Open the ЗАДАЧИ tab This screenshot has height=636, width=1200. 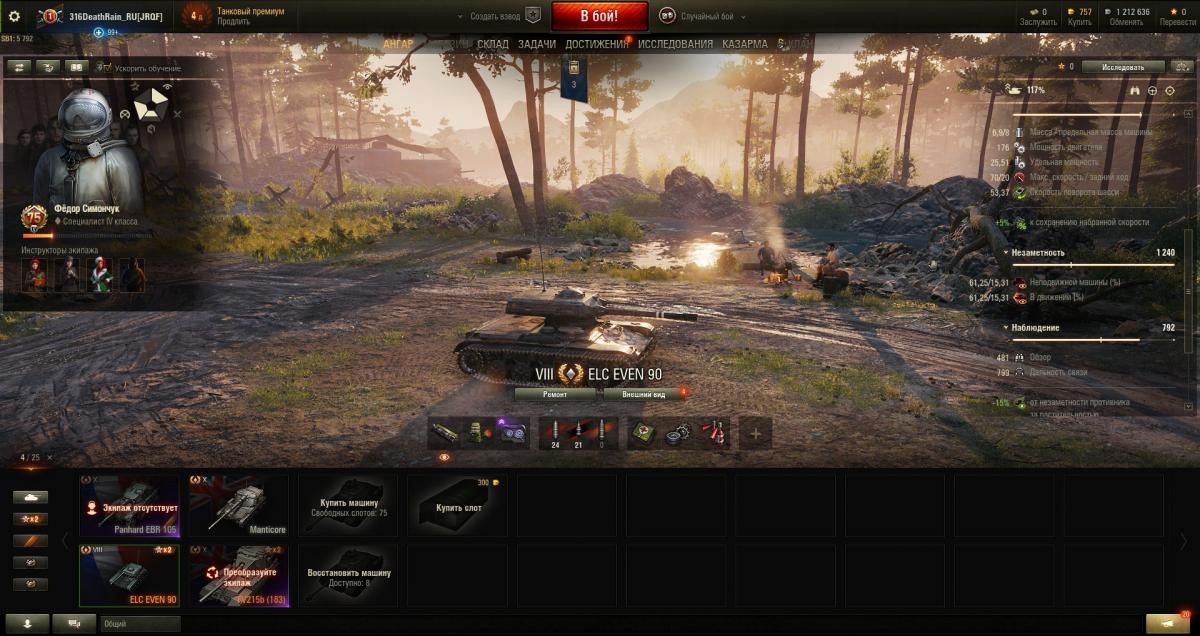pos(537,44)
